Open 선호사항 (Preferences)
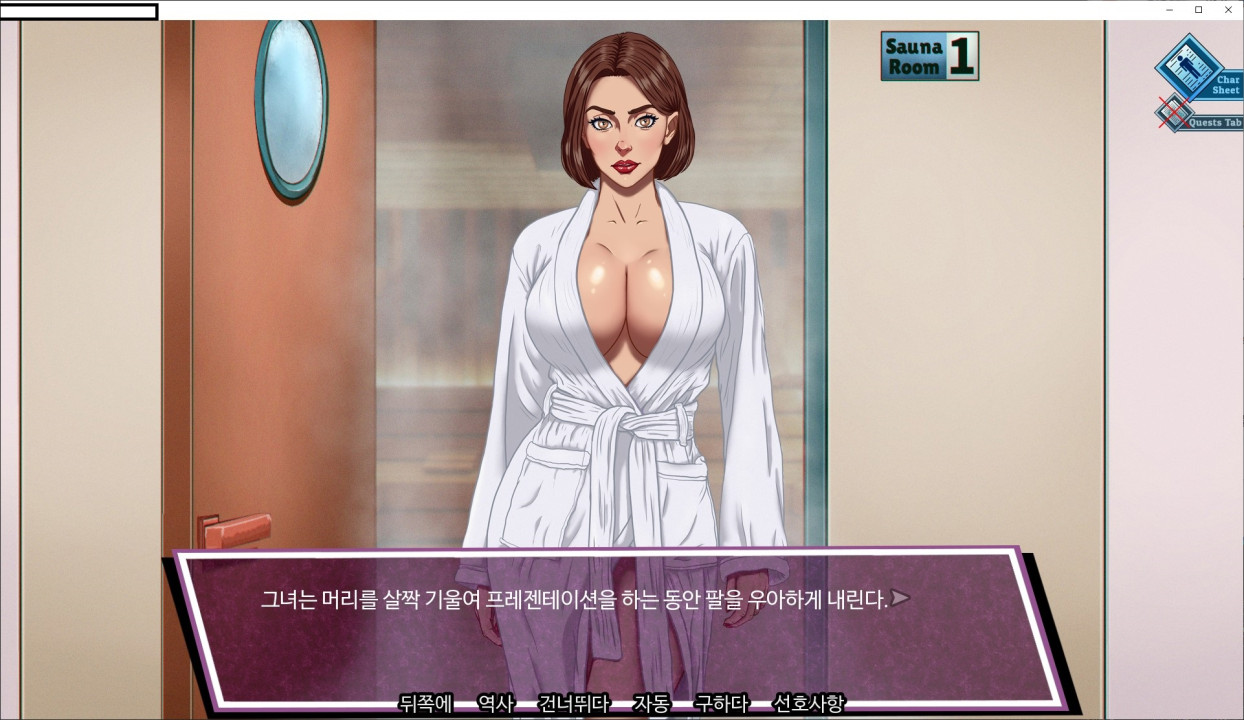Image resolution: width=1244 pixels, height=720 pixels. point(809,703)
